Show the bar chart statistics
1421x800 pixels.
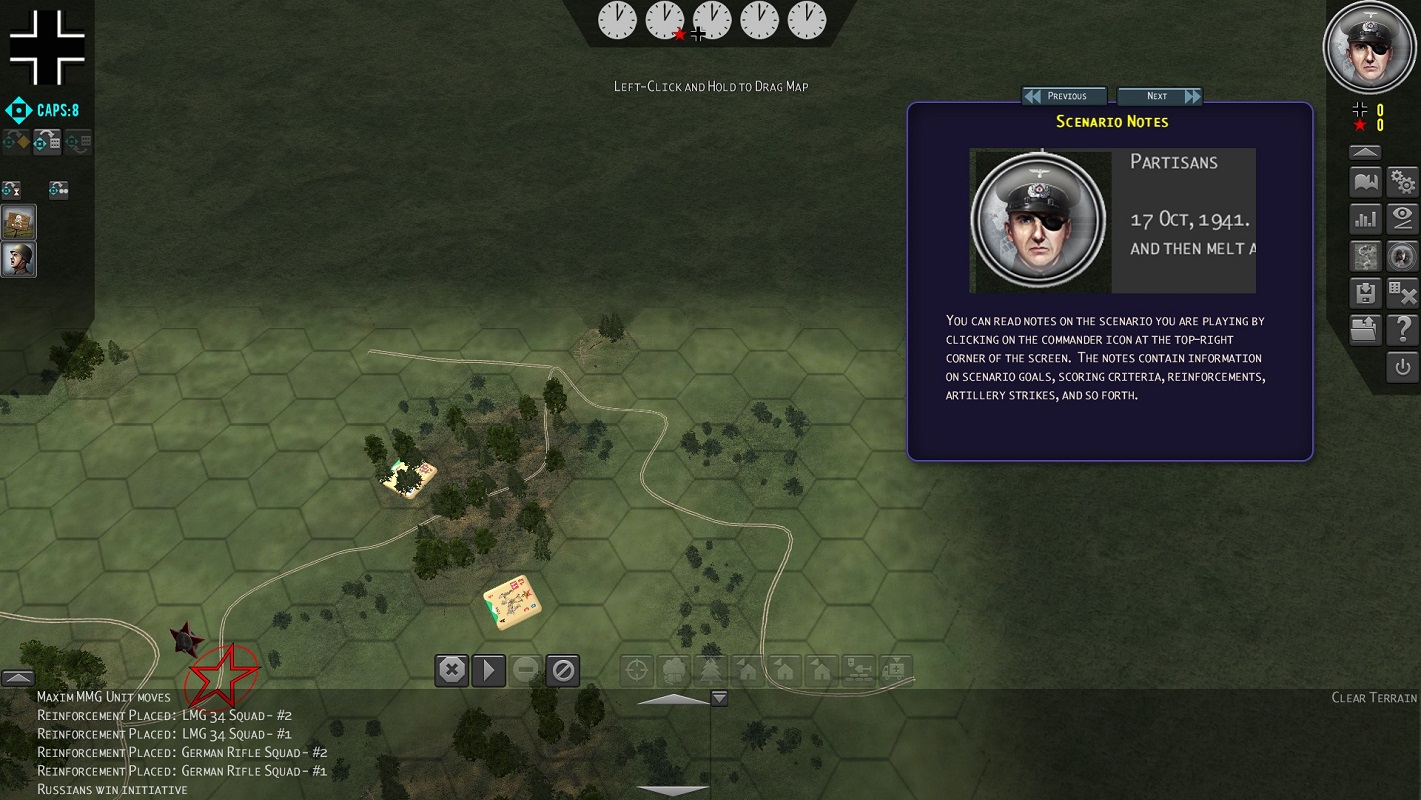(1365, 219)
